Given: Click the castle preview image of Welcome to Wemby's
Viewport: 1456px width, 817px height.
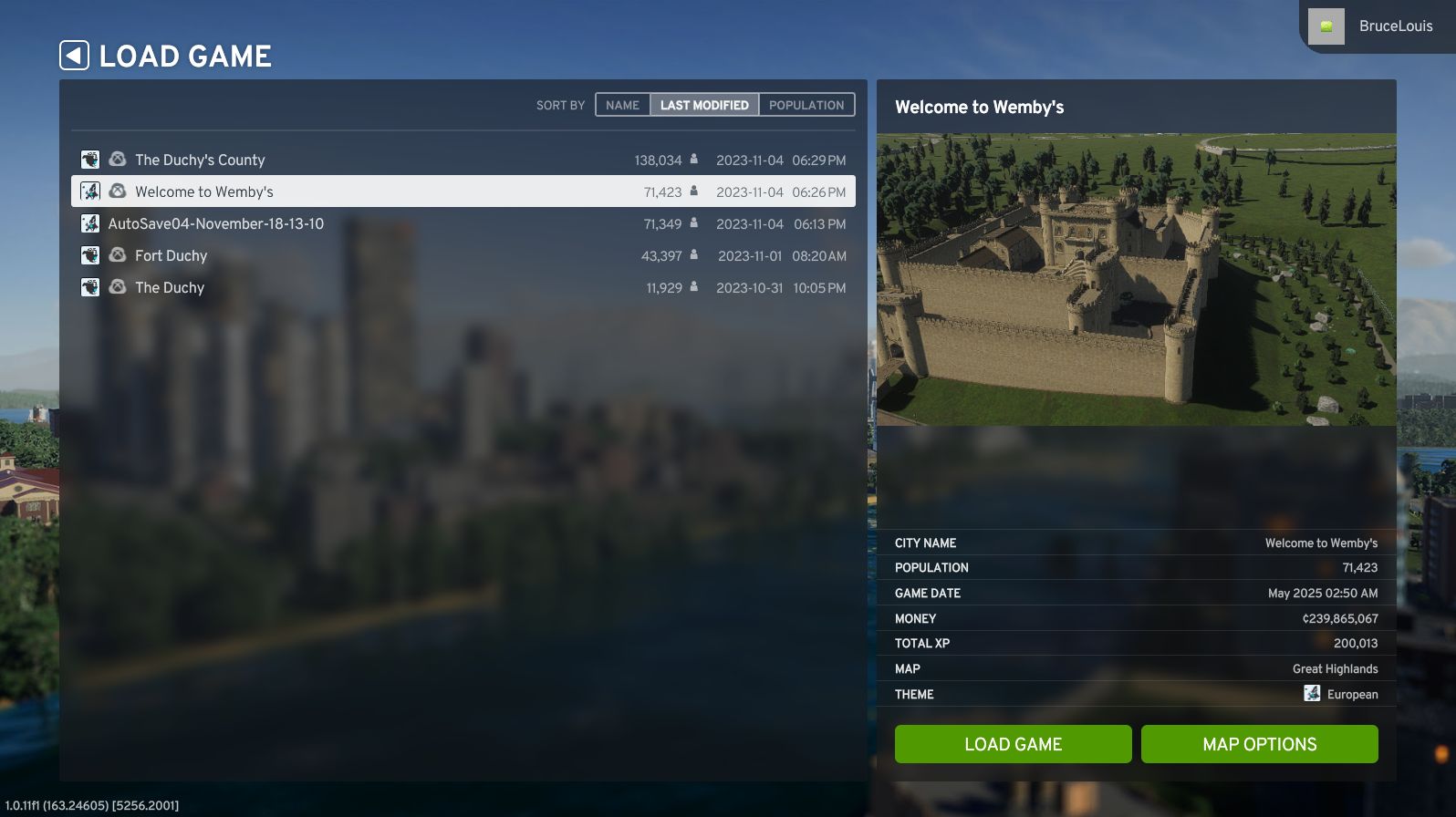Looking at the screenshot, I should tap(1136, 278).
